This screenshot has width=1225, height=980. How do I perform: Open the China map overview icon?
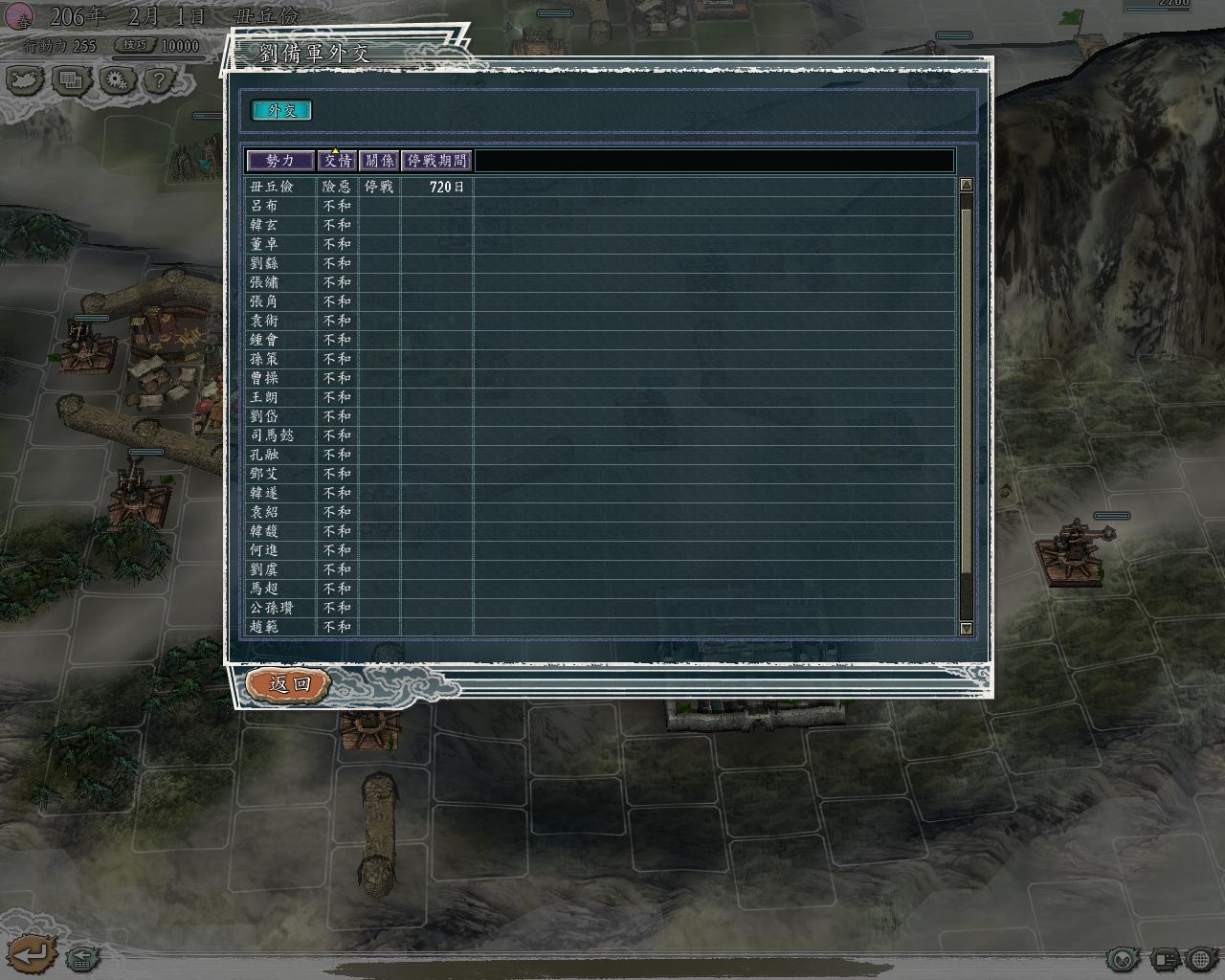tap(25, 80)
